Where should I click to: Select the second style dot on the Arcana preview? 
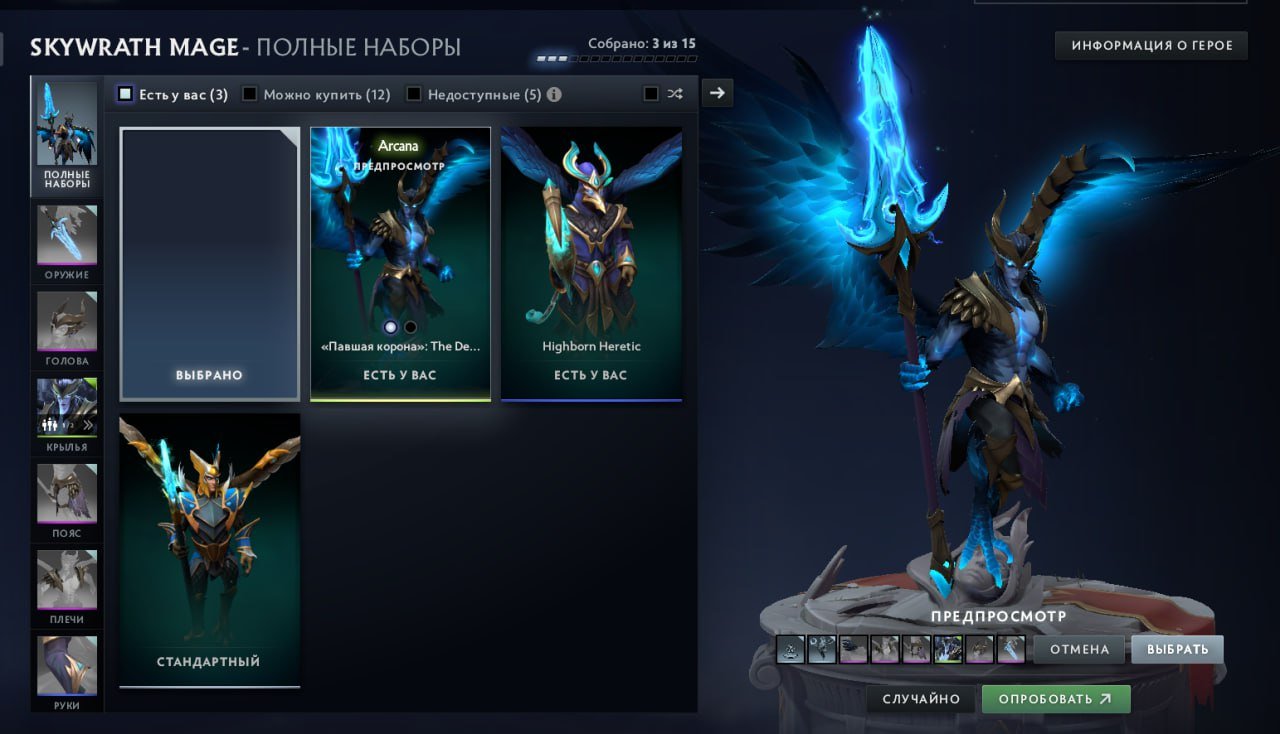pos(410,327)
